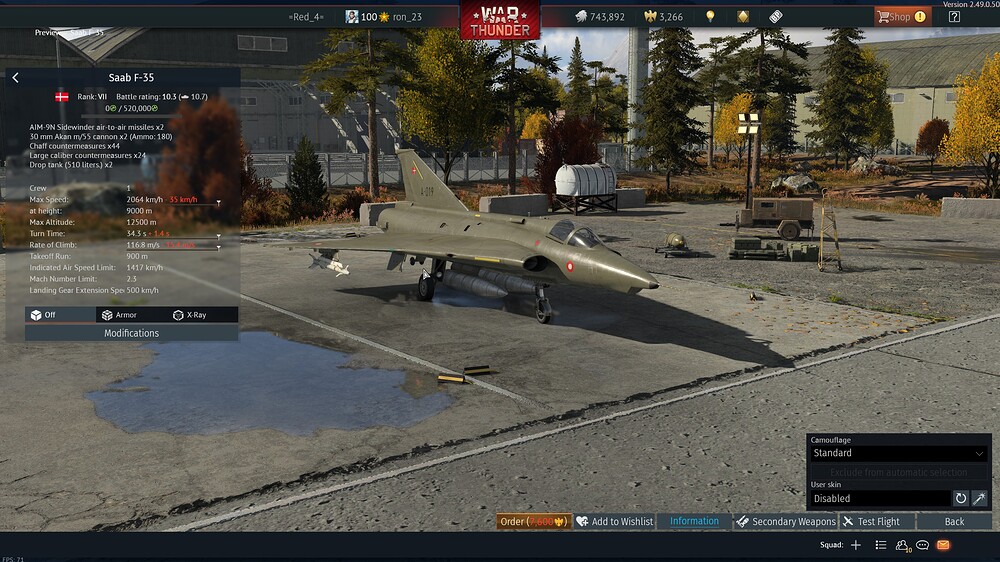The height and width of the screenshot is (562, 1000).
Task: Set the protection analysis view to Off
Action: (43, 315)
